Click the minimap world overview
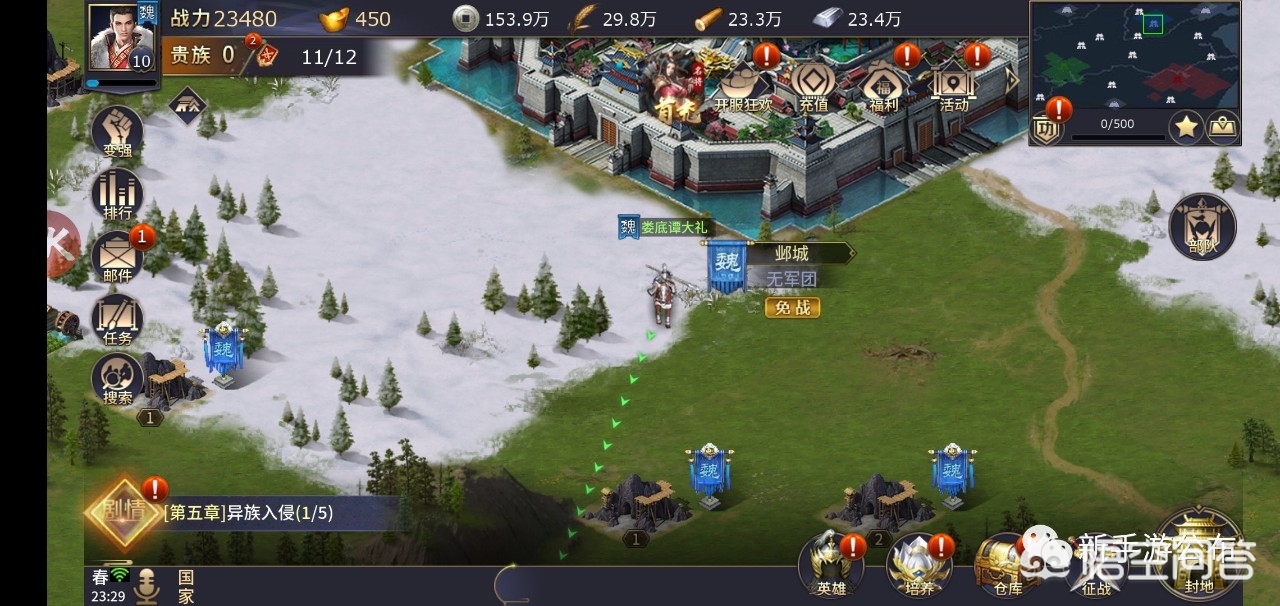The width and height of the screenshot is (1280, 606). click(1134, 55)
